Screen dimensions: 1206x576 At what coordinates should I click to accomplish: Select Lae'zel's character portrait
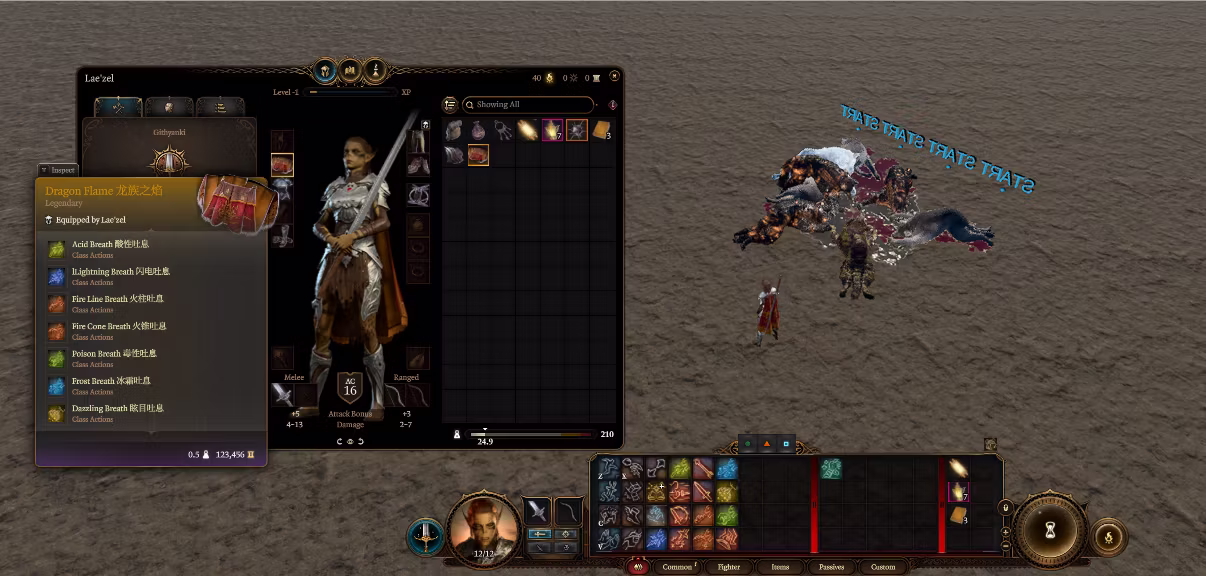click(485, 528)
